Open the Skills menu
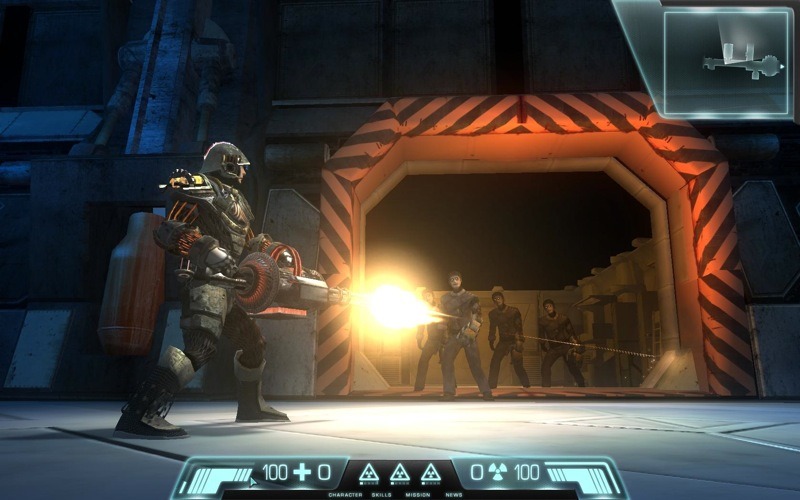The width and height of the screenshot is (800, 500). [379, 494]
